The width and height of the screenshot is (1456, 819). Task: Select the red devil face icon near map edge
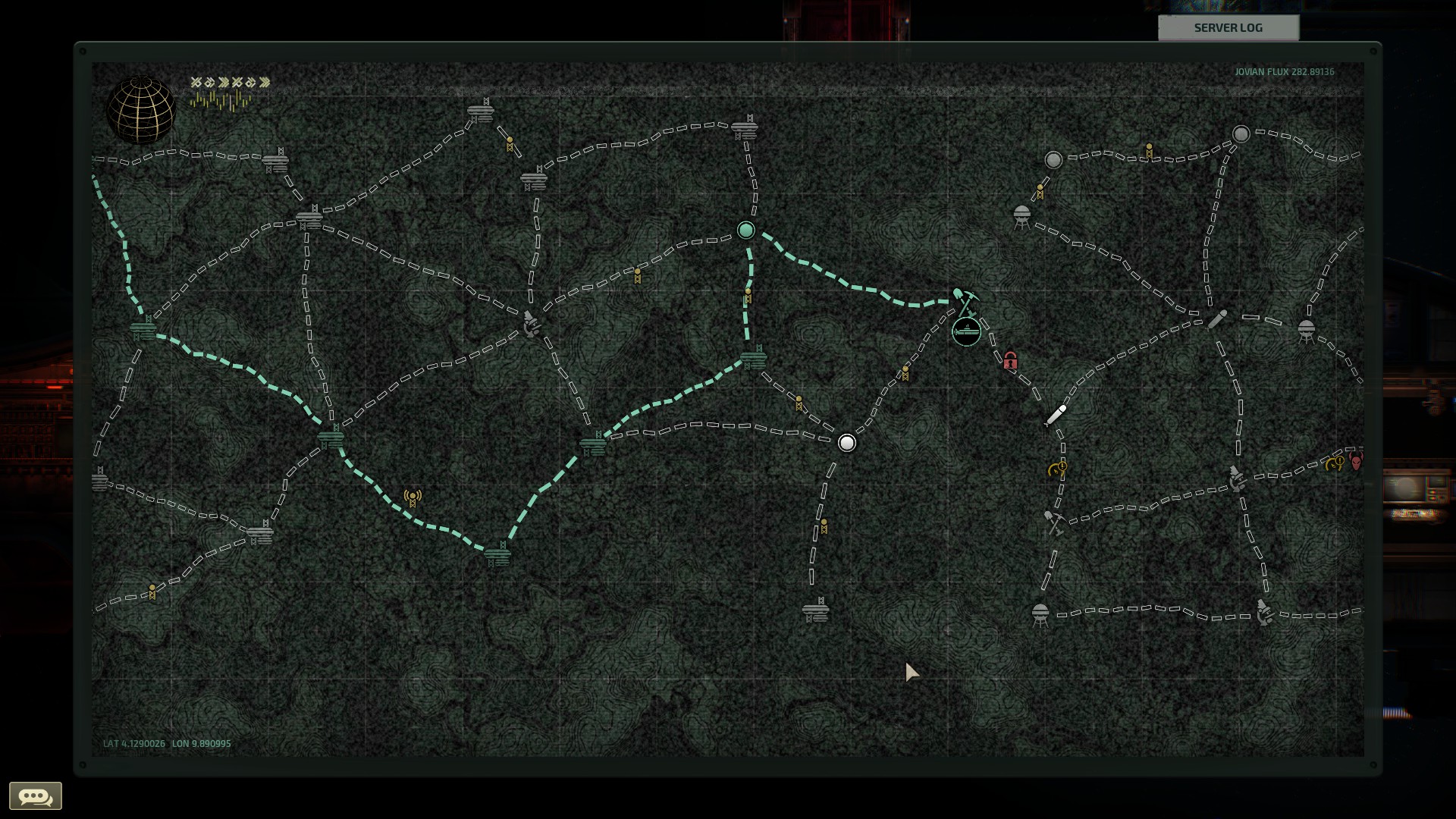click(x=1356, y=462)
